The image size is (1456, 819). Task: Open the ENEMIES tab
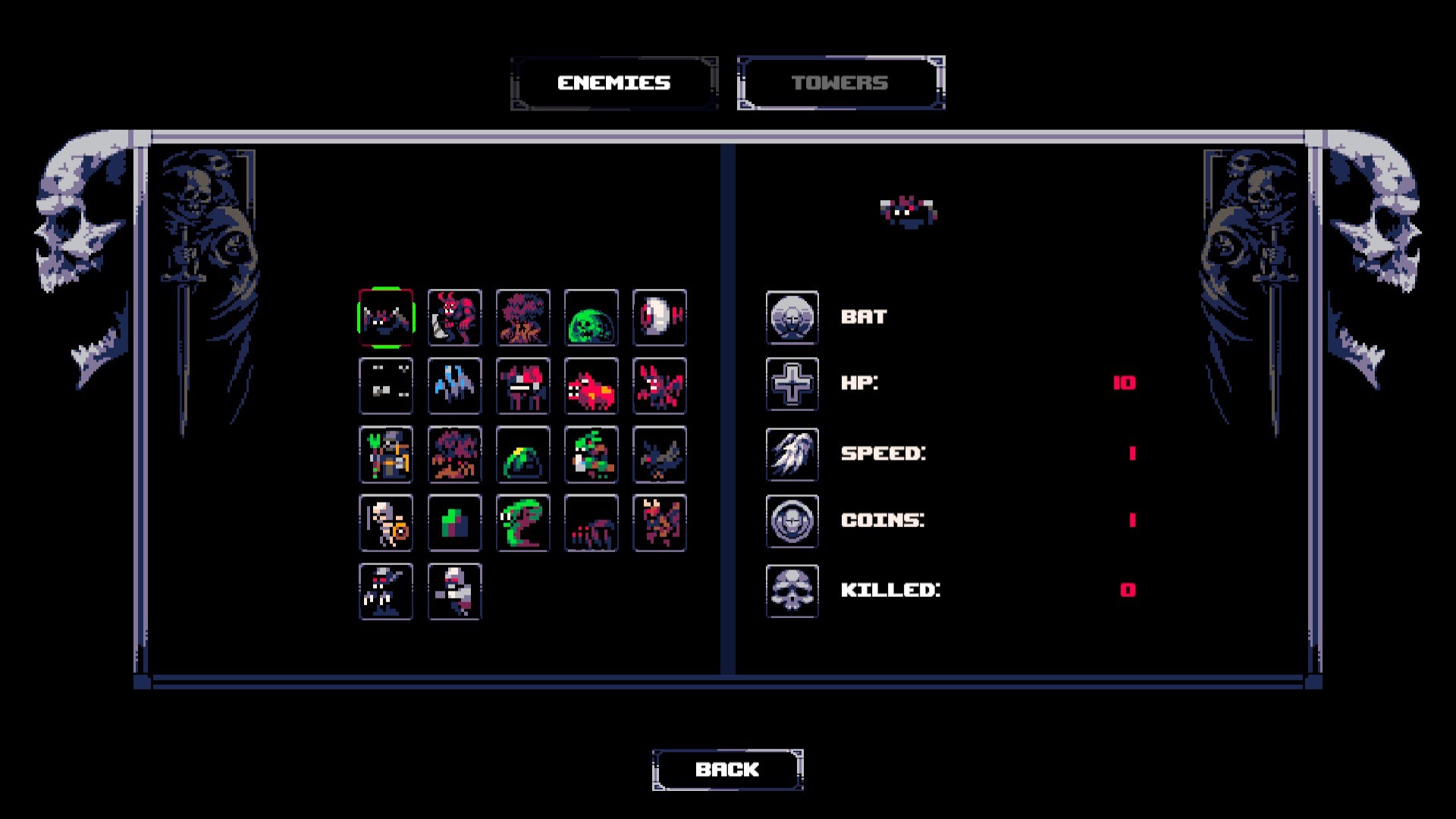click(613, 83)
